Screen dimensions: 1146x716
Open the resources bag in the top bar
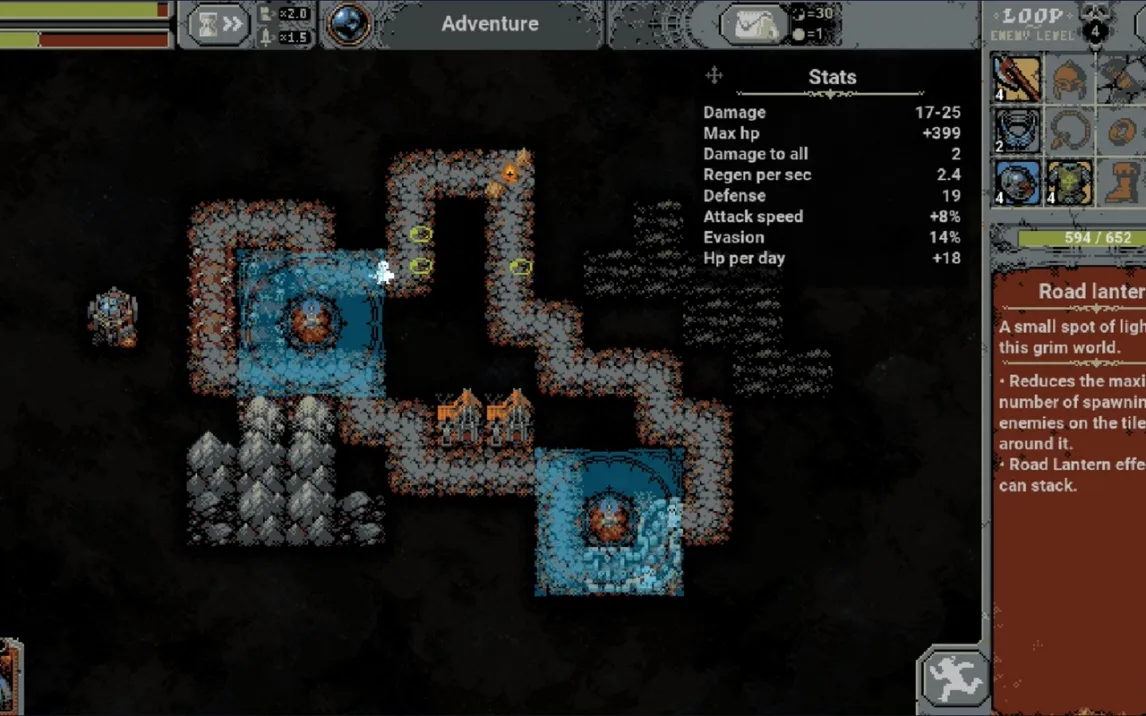coord(754,25)
